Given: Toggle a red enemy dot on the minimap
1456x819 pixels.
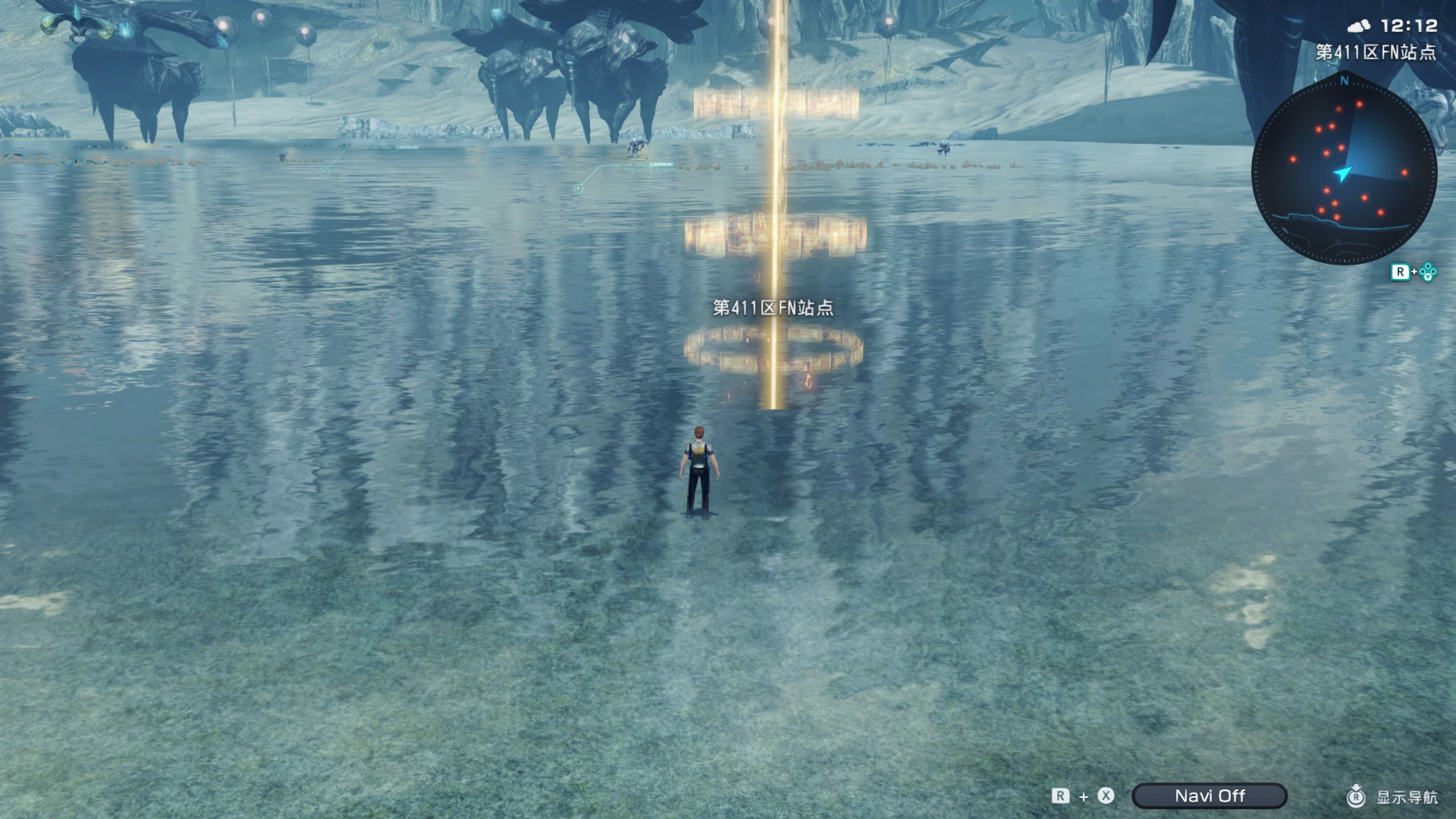Looking at the screenshot, I should (1360, 104).
